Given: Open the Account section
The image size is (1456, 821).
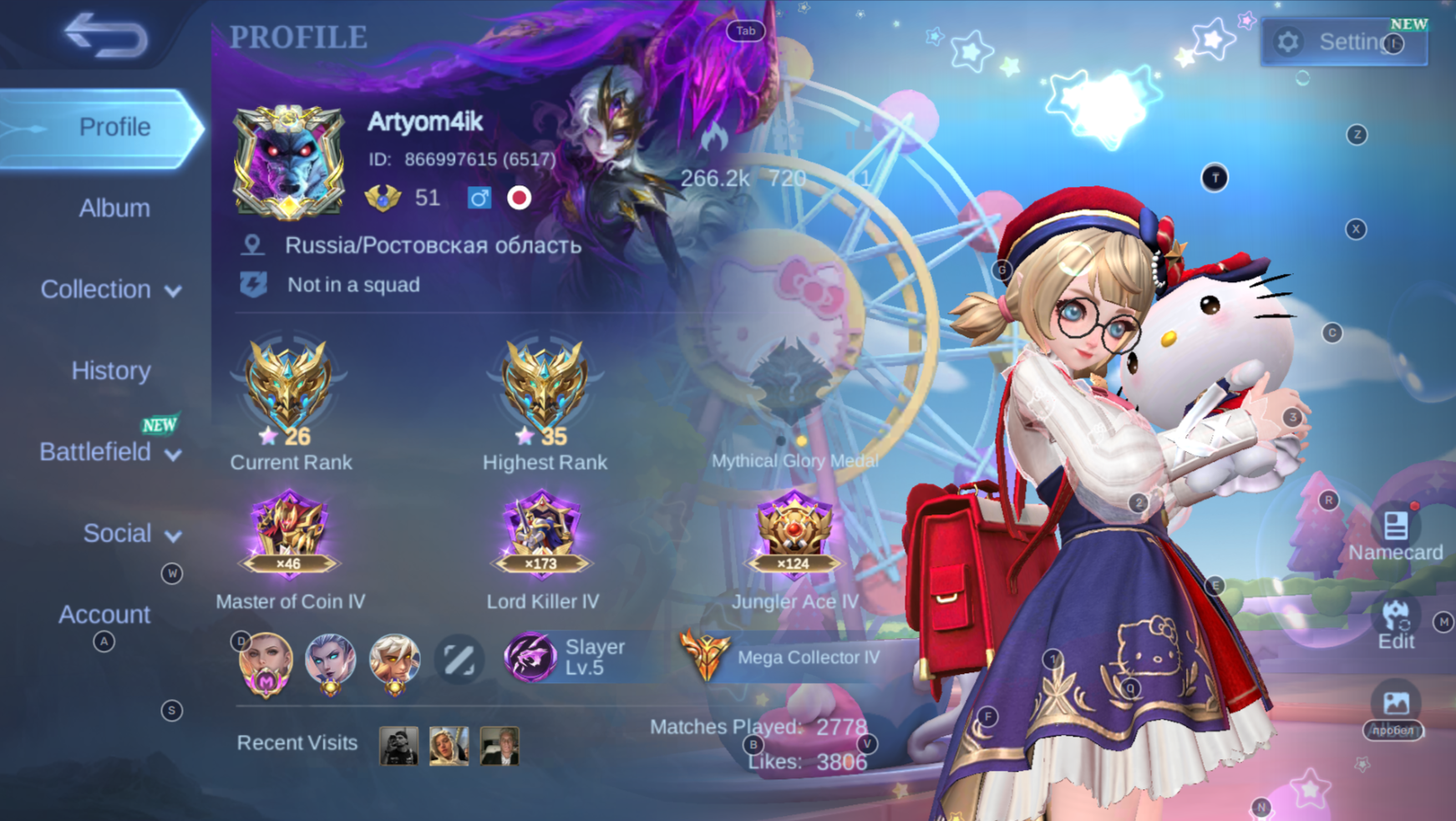Looking at the screenshot, I should coord(104,615).
